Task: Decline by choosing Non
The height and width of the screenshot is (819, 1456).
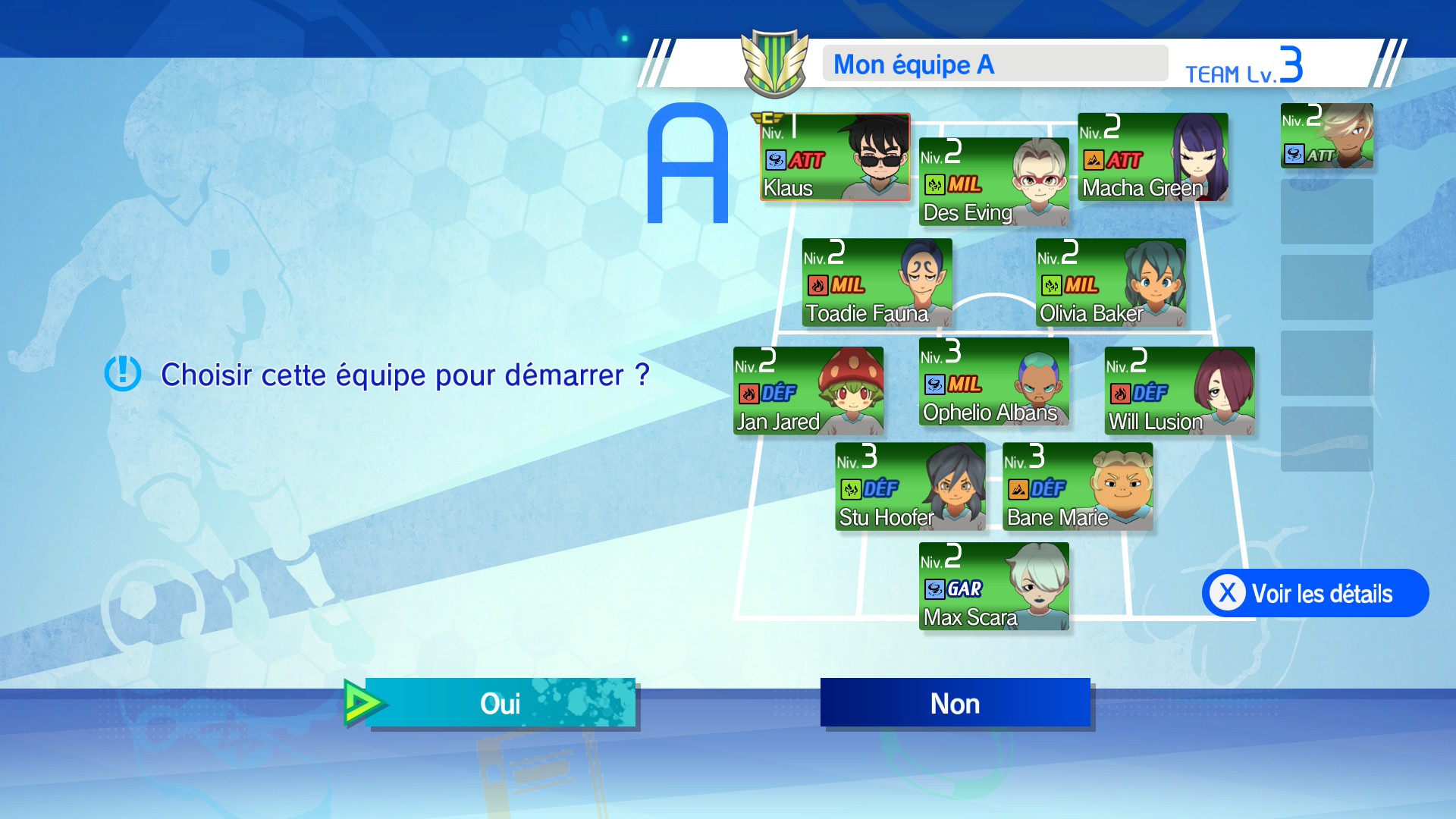Action: pyautogui.click(x=955, y=703)
